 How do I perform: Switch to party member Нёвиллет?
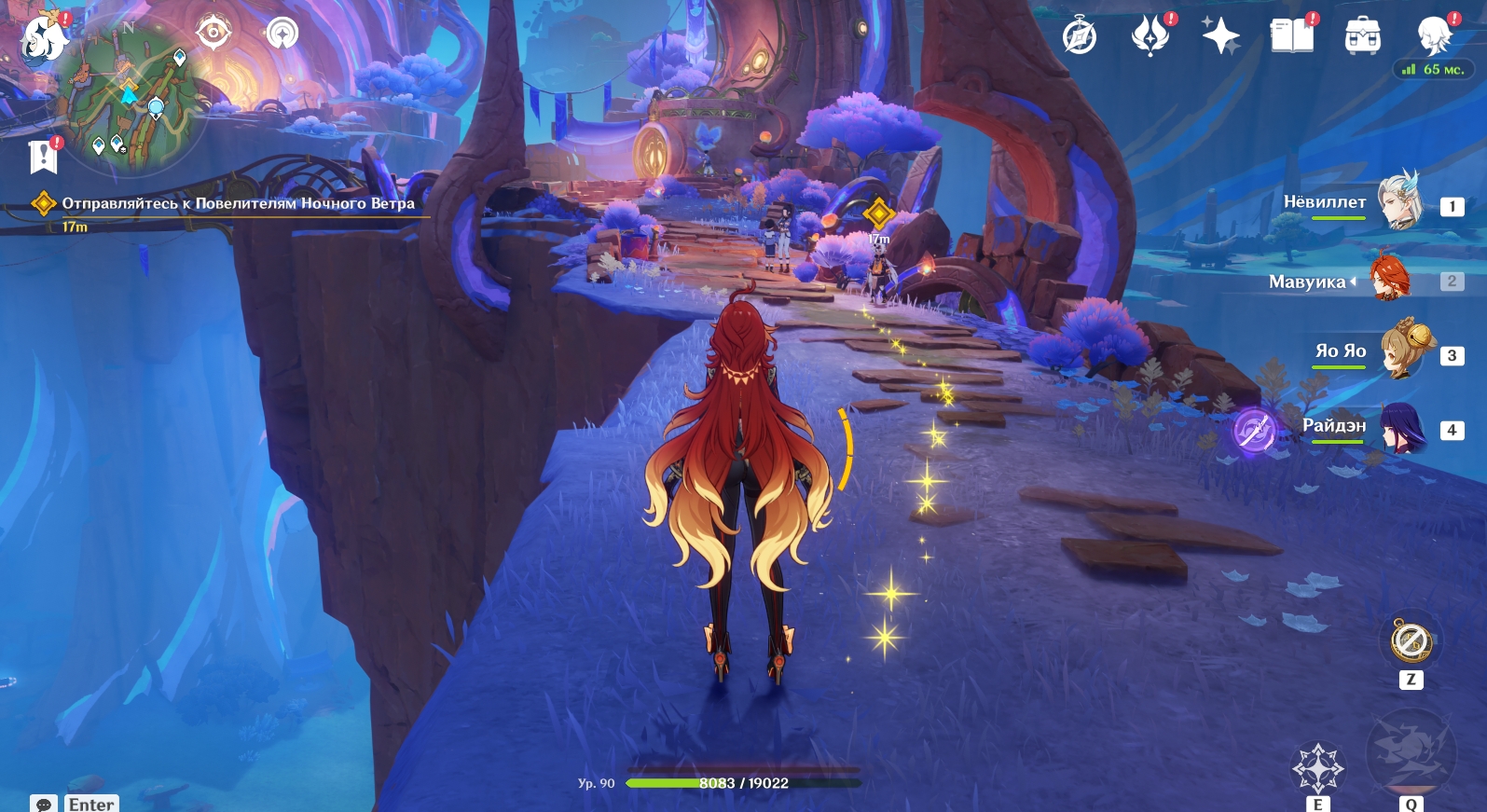pos(1398,200)
